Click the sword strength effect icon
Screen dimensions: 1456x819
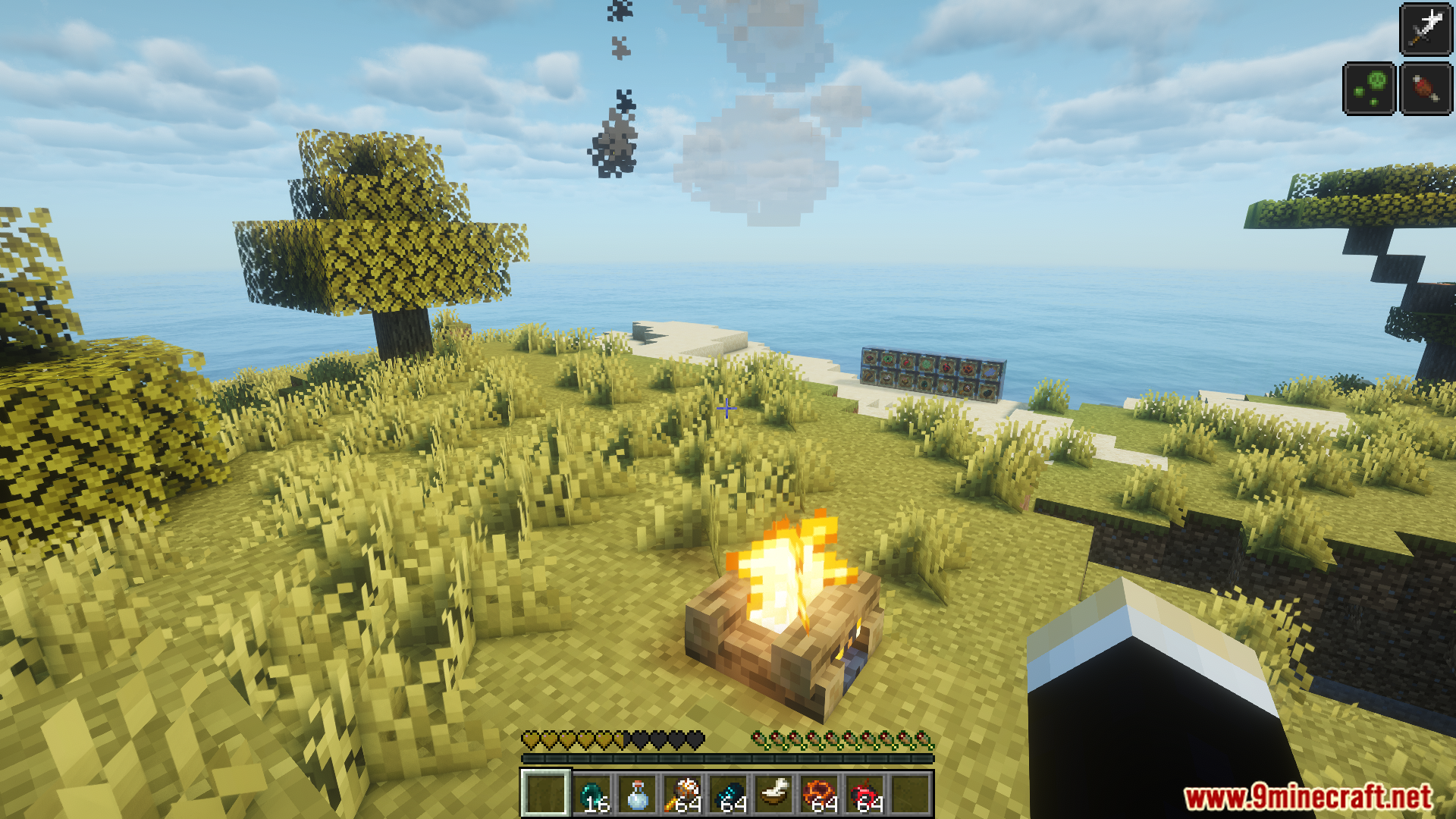pyautogui.click(x=1426, y=30)
